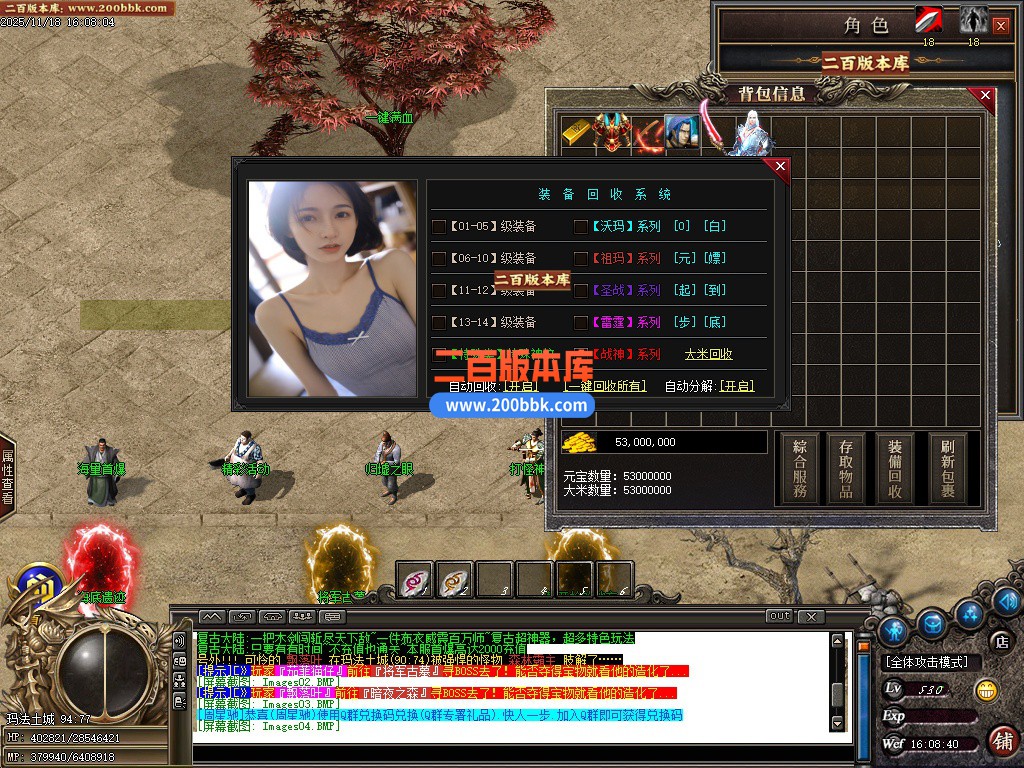This screenshot has width=1024, height=768.
Task: Open the 铺 shop button
Action: pos(1002,740)
